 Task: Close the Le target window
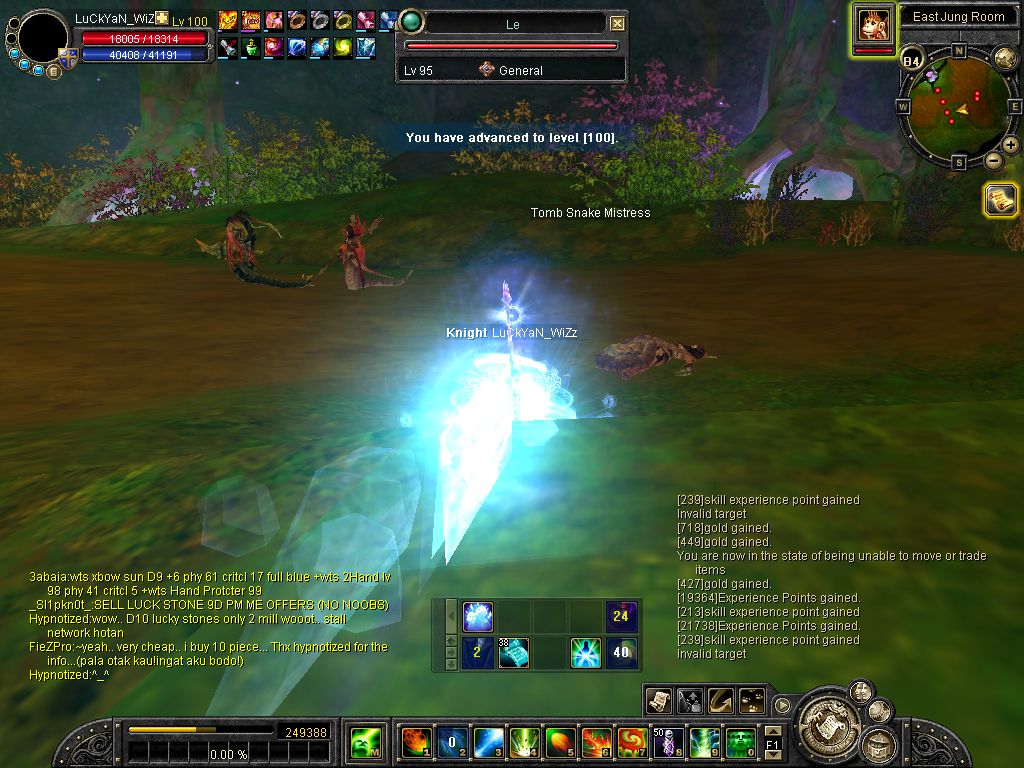click(617, 23)
